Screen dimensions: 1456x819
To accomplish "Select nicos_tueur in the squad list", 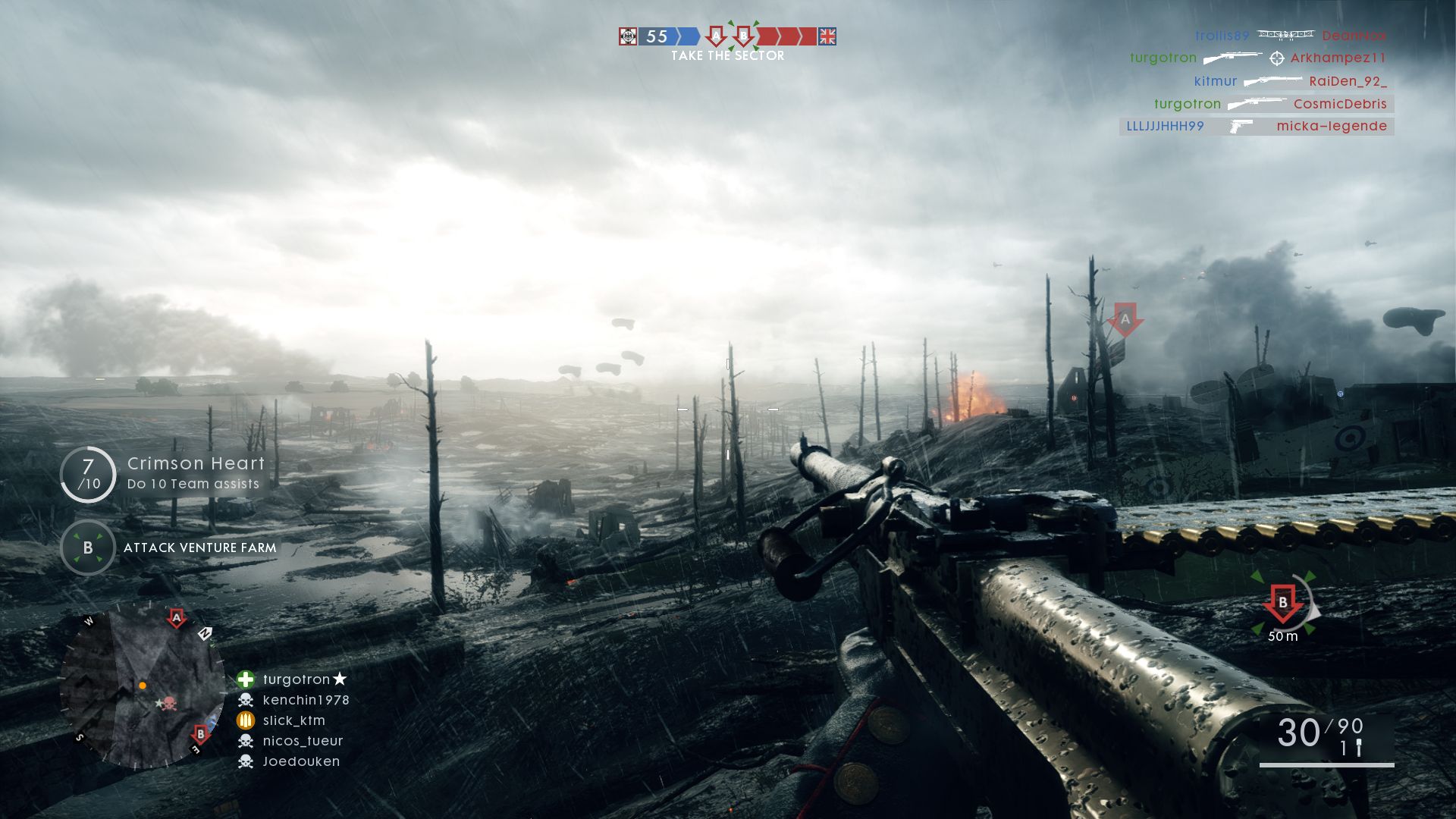I will [x=303, y=741].
